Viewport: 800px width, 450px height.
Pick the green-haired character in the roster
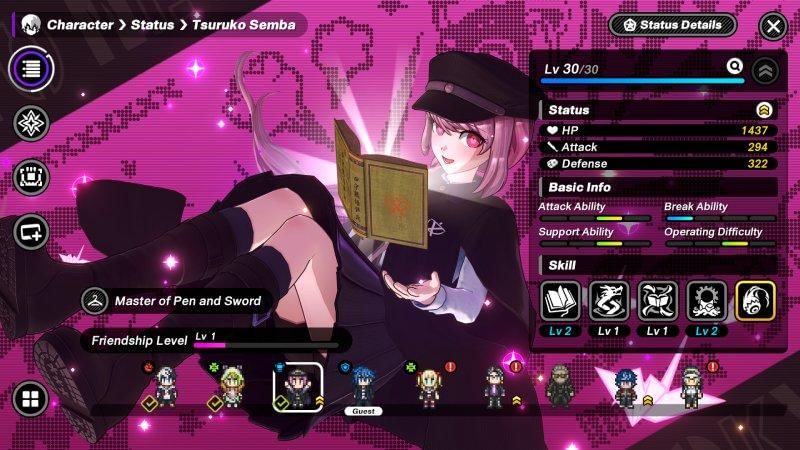tap(232, 386)
